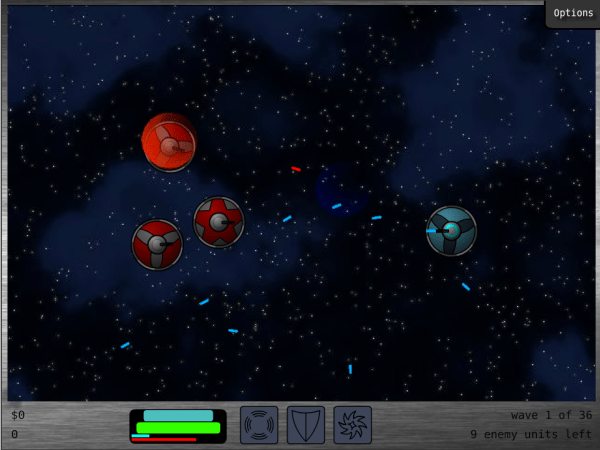
Task: Activate the shield ability
Action: coord(306,424)
